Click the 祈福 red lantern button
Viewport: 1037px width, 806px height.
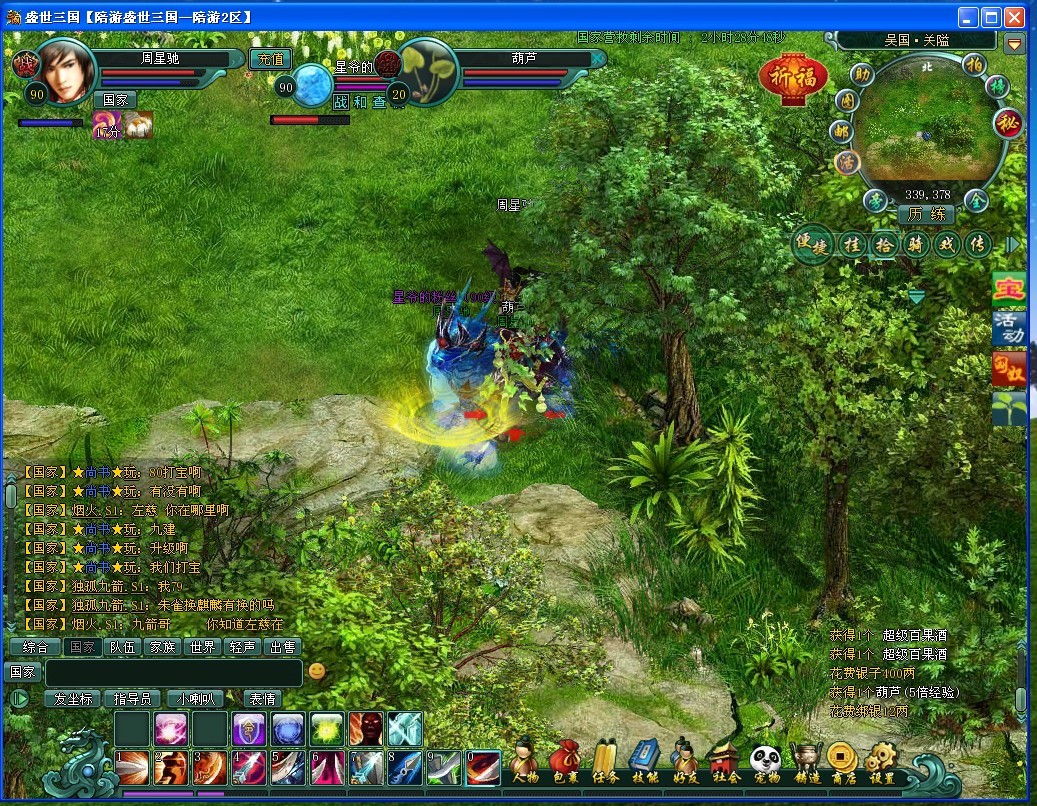tap(793, 78)
